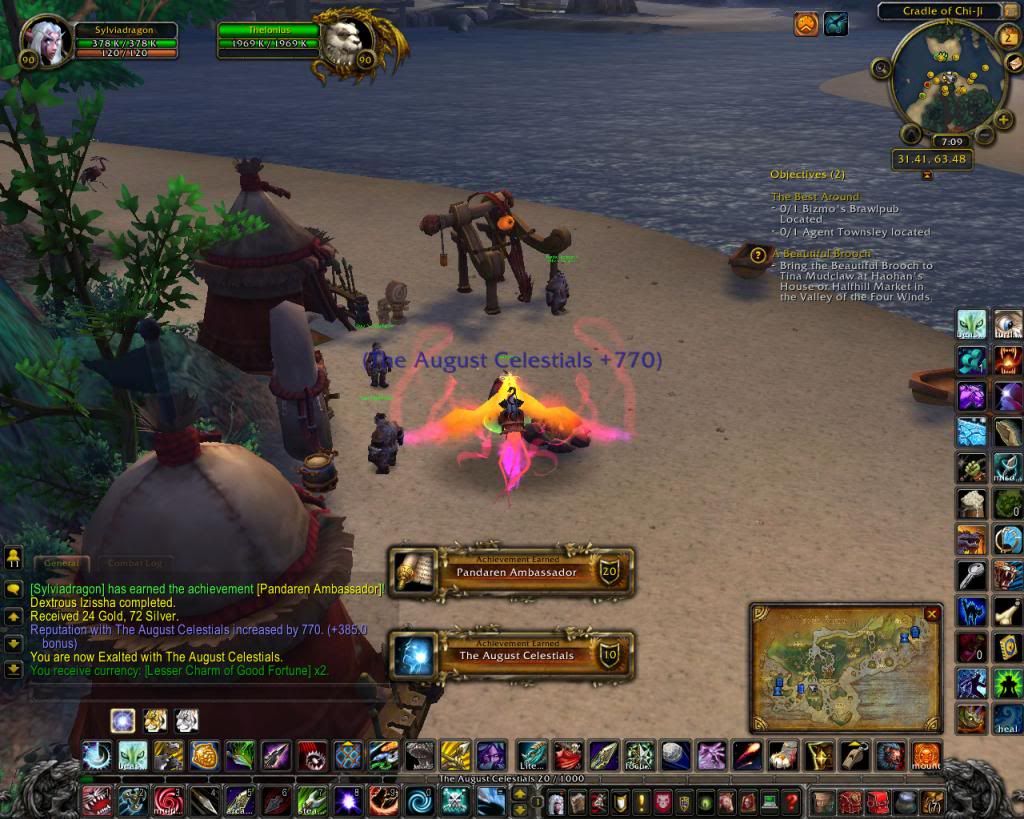Activate the orange mount action button
1024x819 pixels.
tap(926, 754)
